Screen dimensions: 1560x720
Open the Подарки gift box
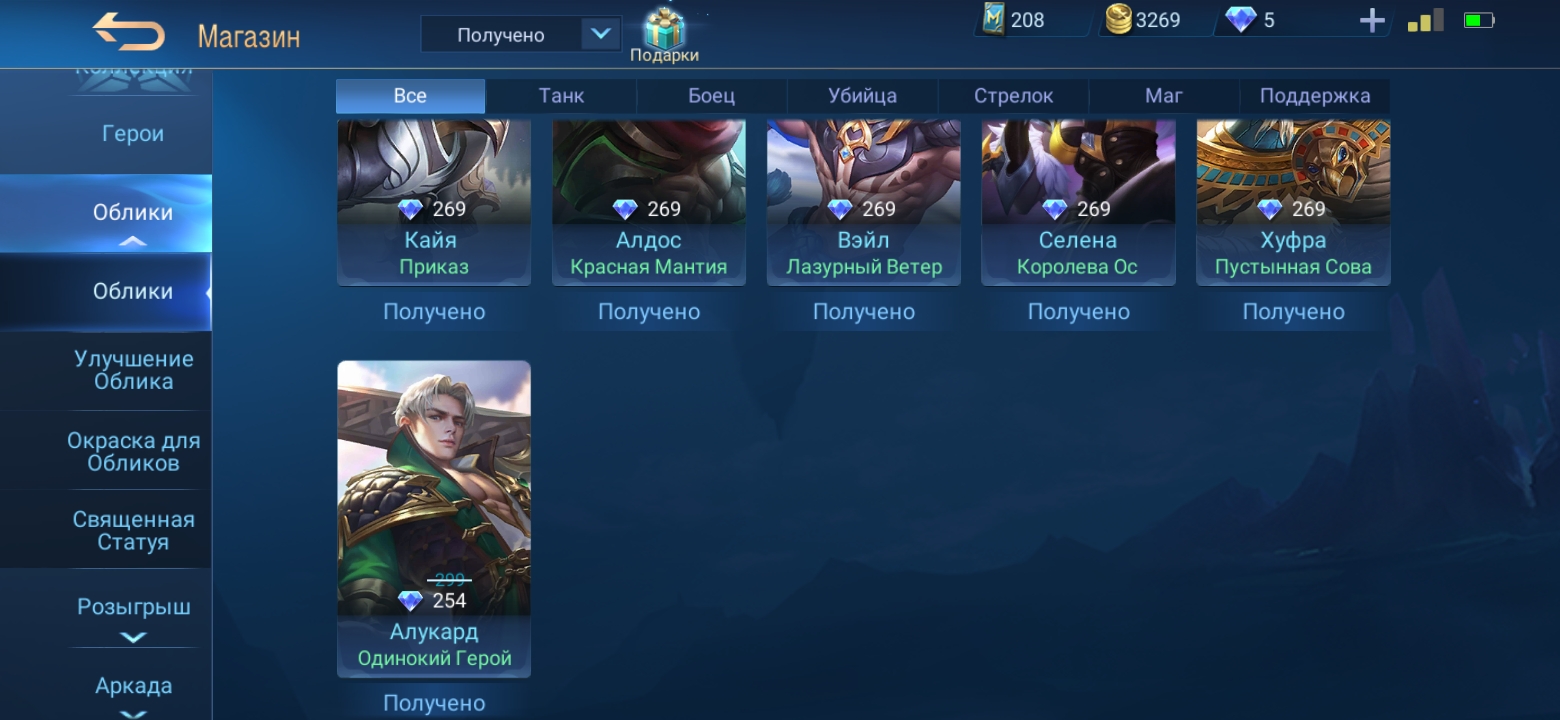[664, 34]
